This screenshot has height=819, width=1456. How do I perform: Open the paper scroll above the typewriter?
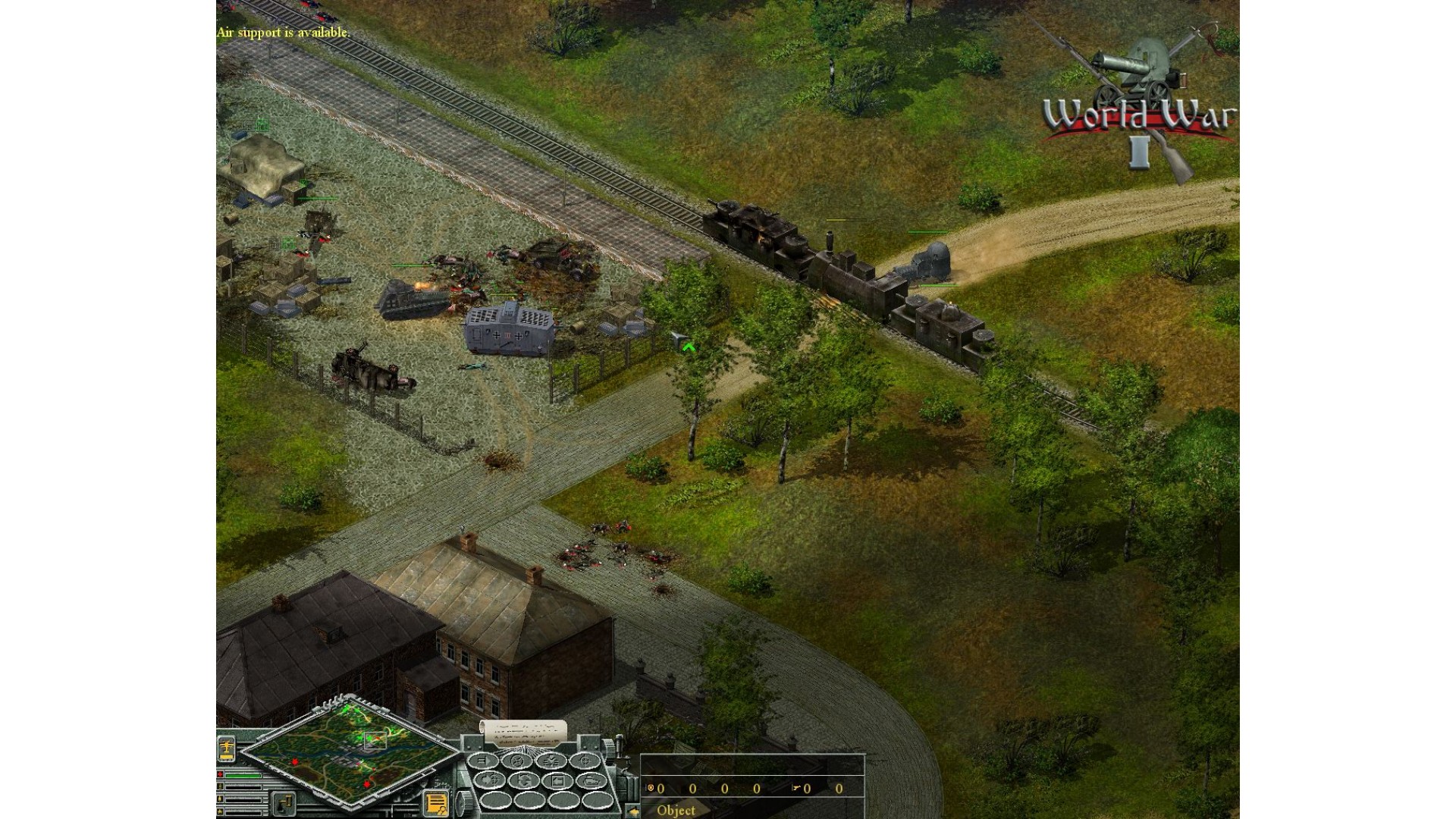tap(524, 732)
